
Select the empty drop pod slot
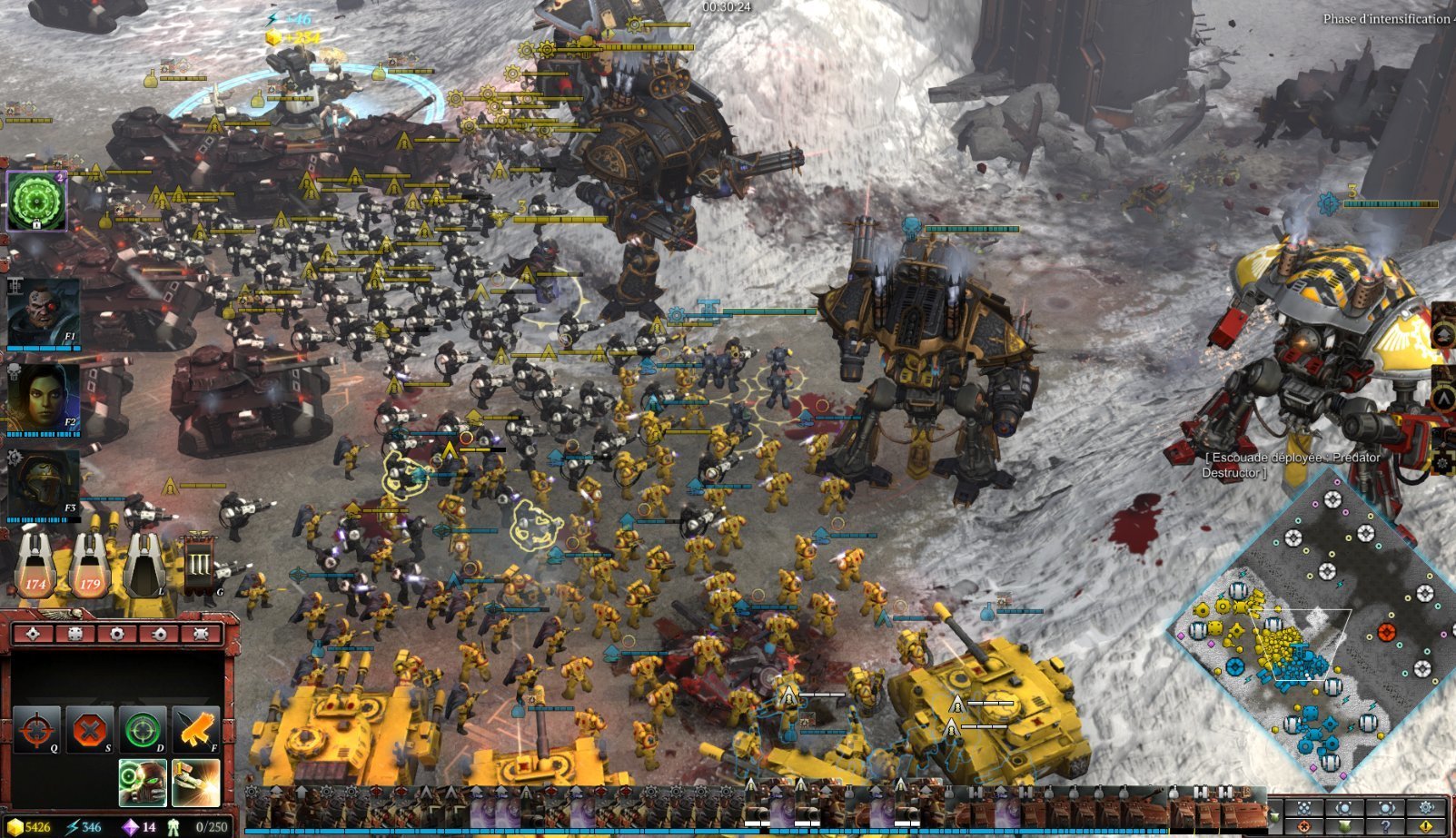[144, 565]
